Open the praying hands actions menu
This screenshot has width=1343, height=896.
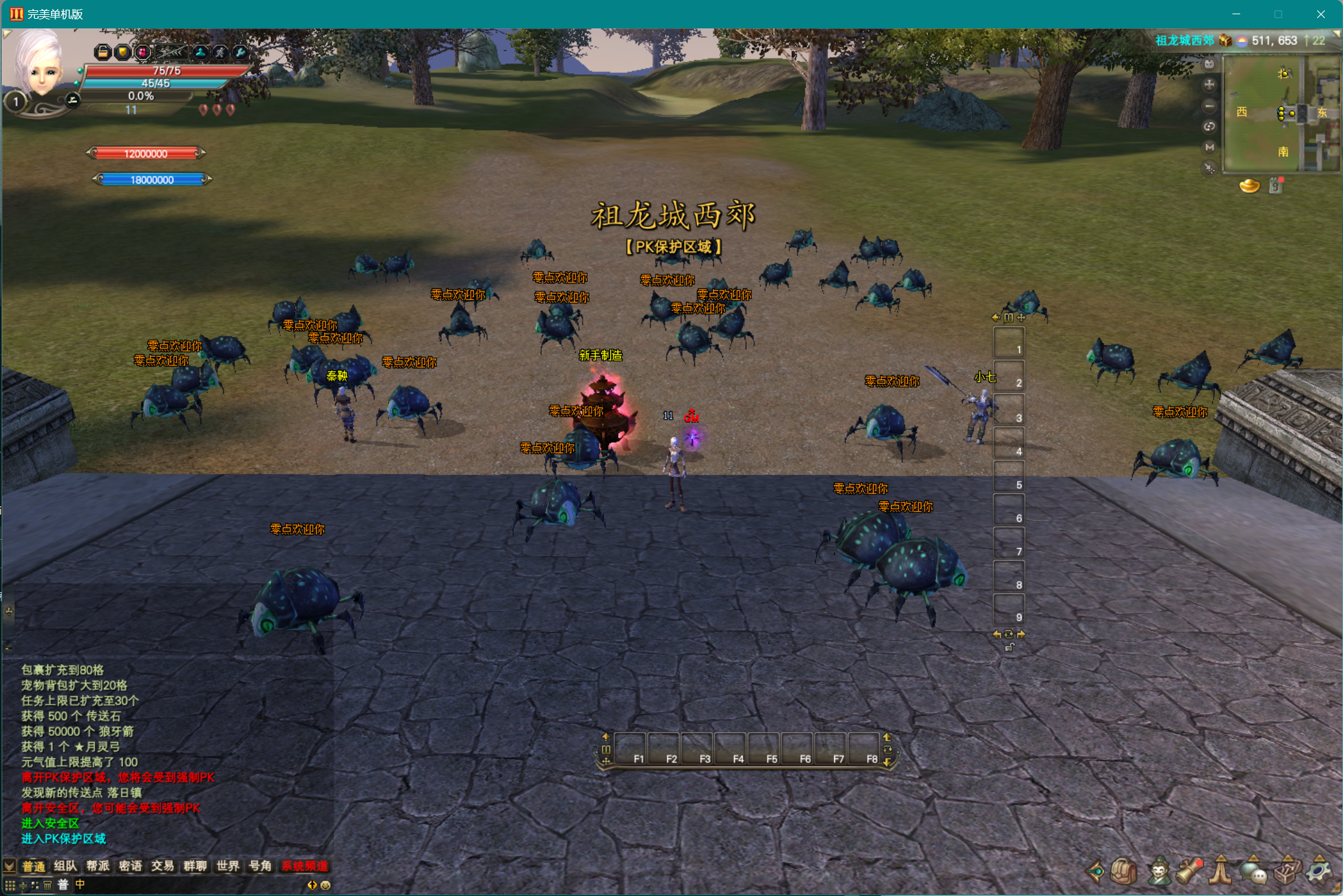pyautogui.click(x=1221, y=871)
